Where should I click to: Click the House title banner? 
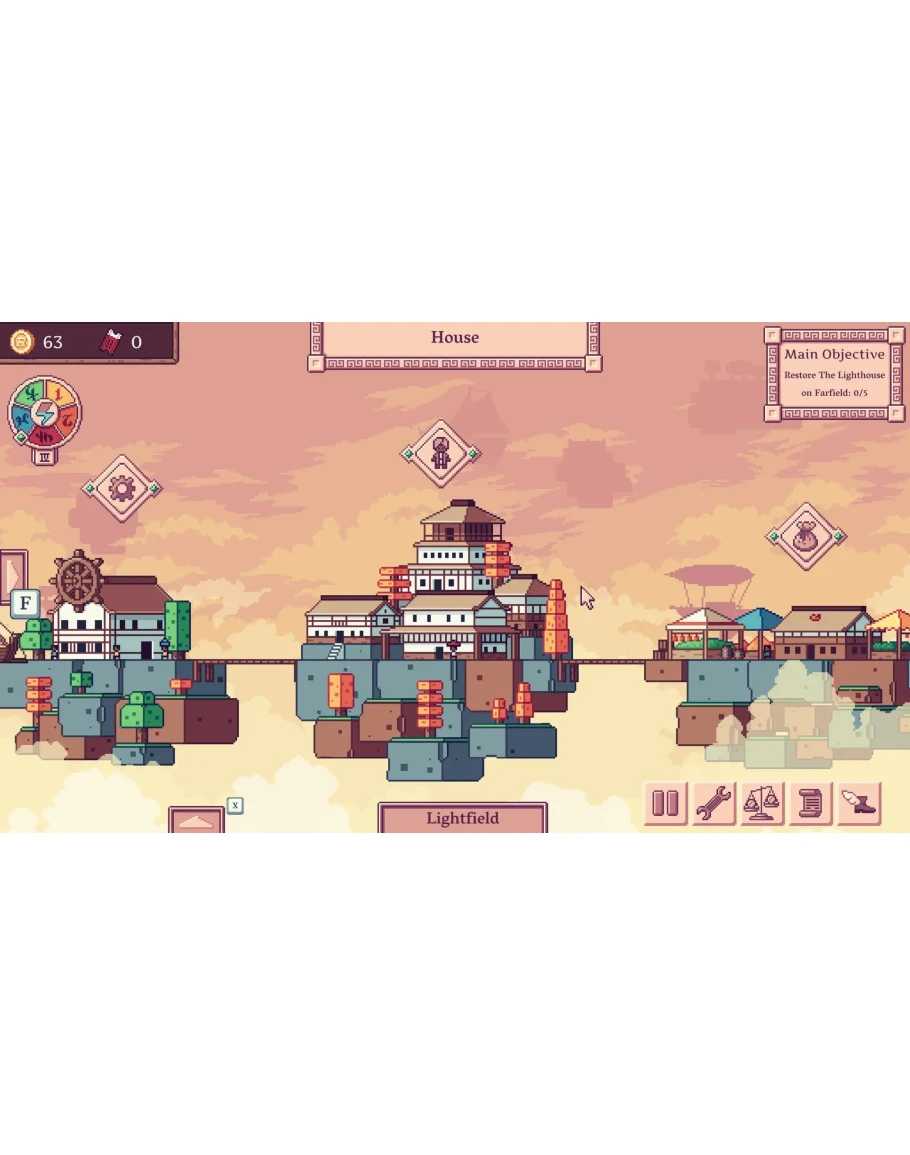455,338
